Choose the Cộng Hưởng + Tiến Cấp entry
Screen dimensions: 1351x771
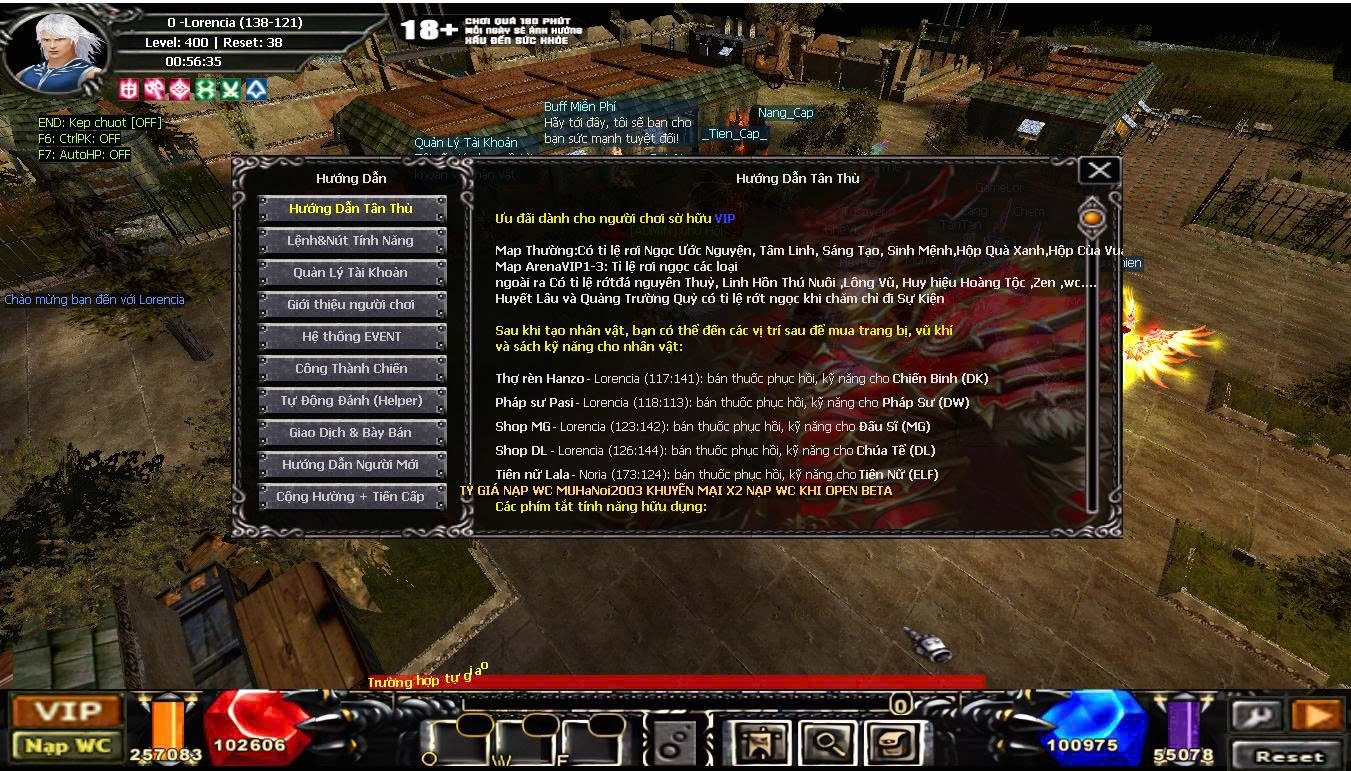(x=351, y=497)
